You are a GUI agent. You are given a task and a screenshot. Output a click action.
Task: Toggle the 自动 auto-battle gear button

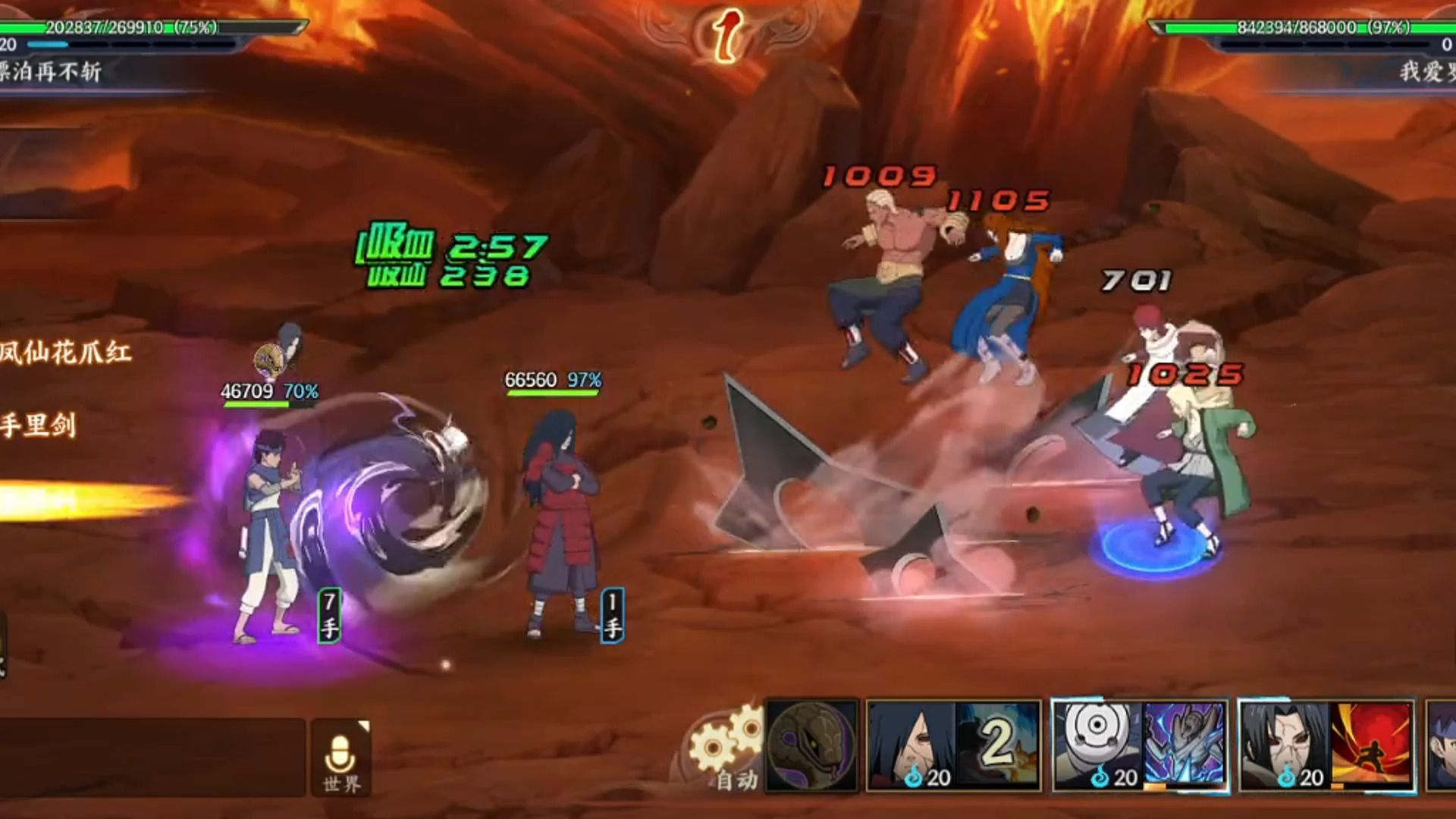(x=726, y=751)
